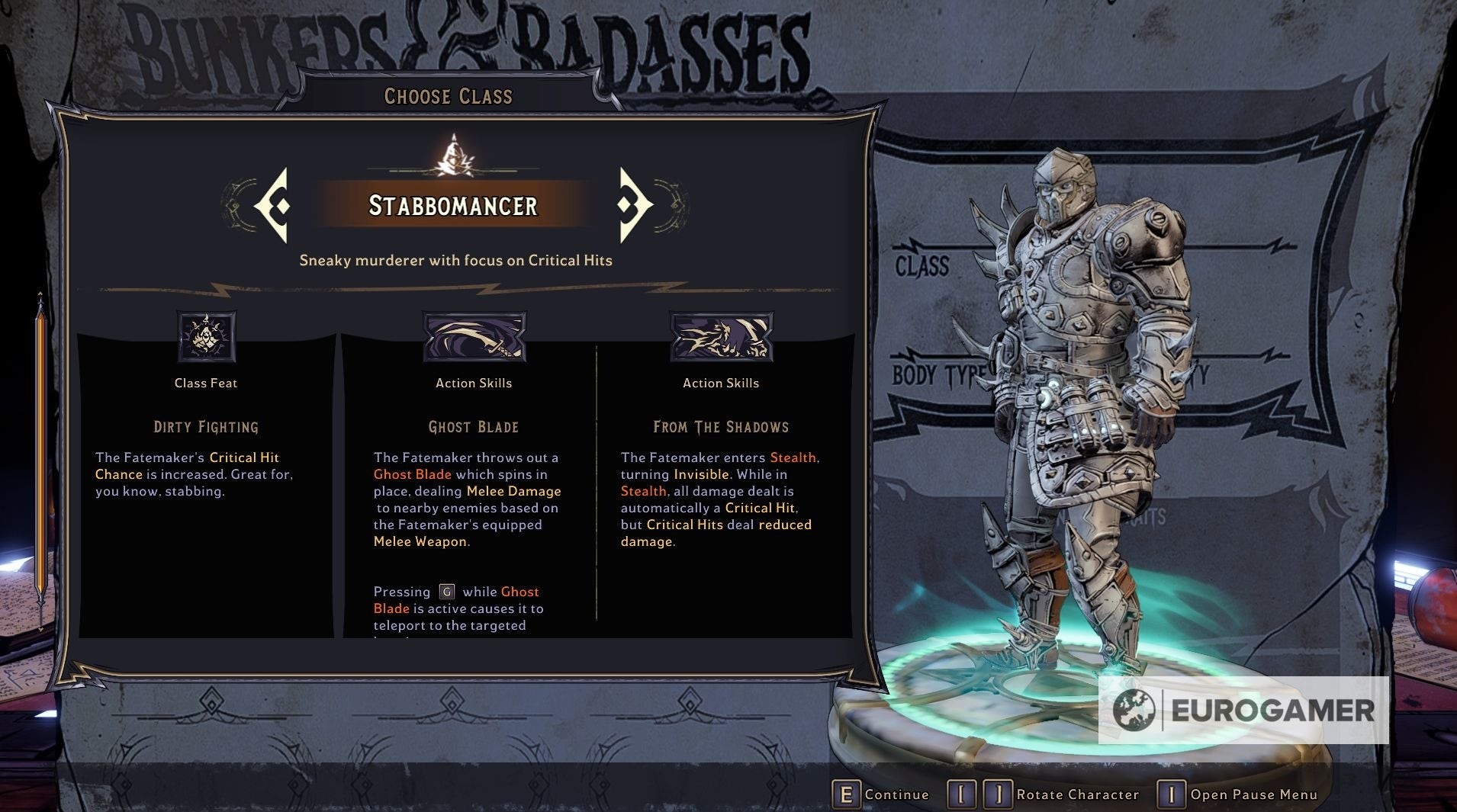
Task: Select the Ghost Blade action skill icon
Action: 474,336
